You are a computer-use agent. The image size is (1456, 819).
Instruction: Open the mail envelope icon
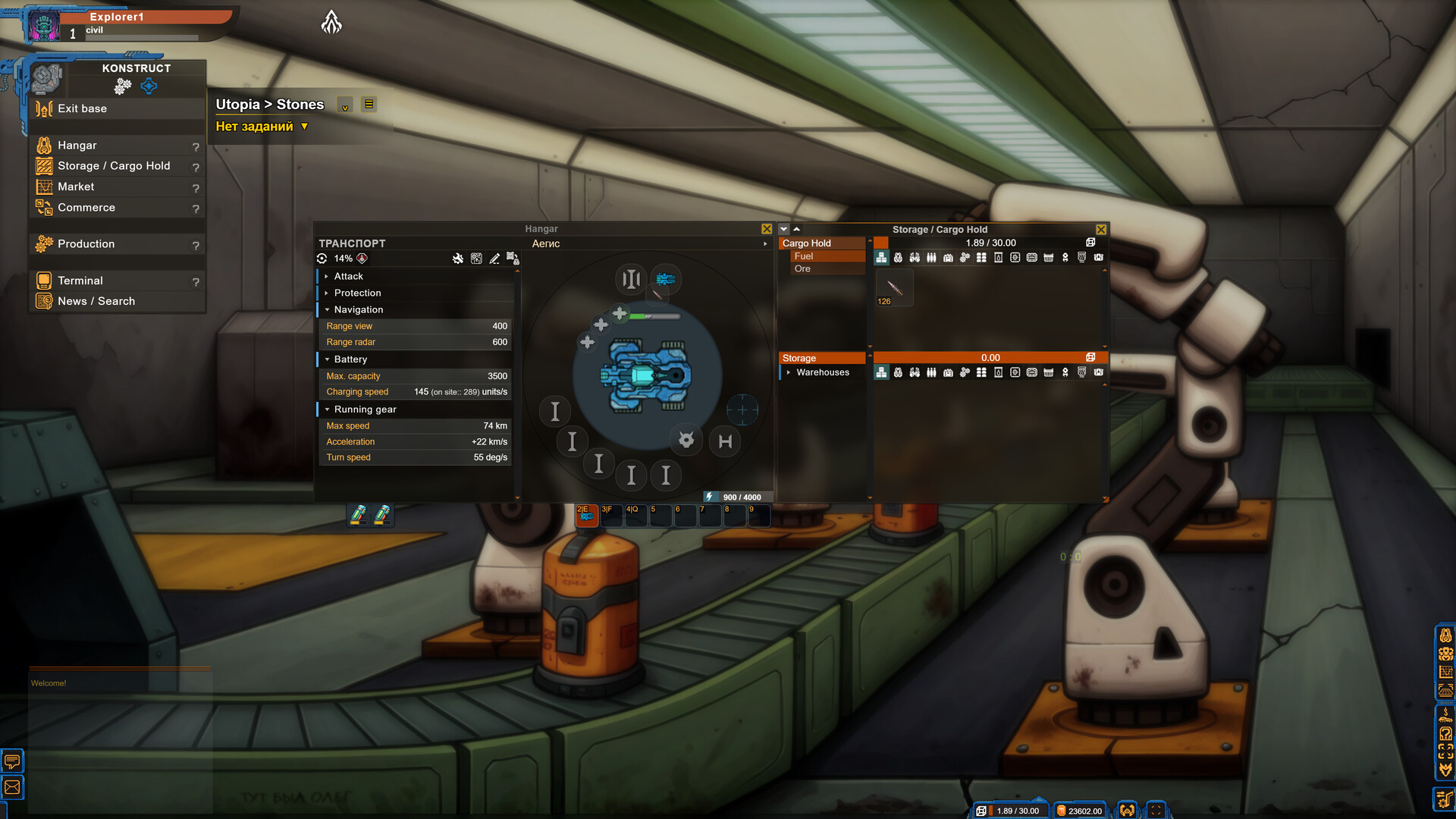13,788
